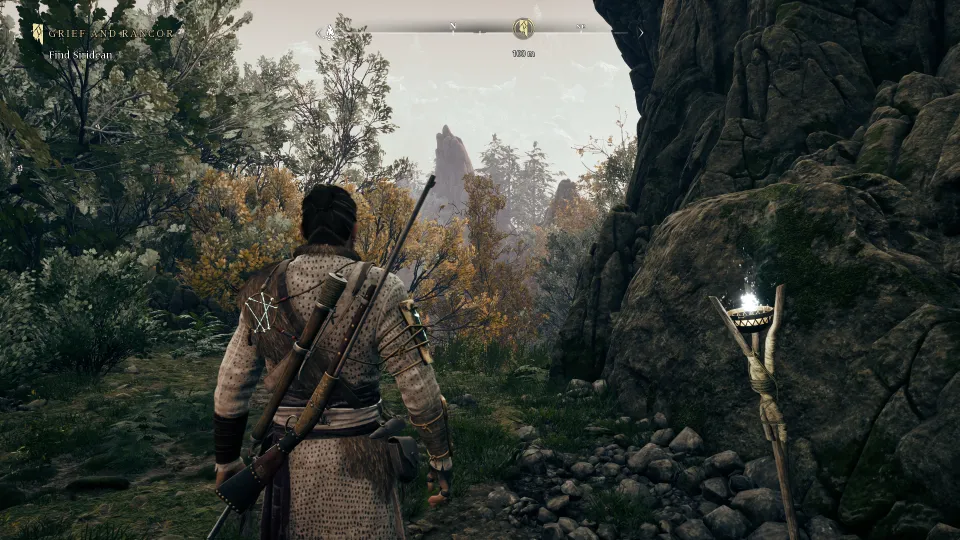The image size is (960, 540).
Task: Click the quest emblem beside Grief and Rancor
Action: pyautogui.click(x=38, y=33)
